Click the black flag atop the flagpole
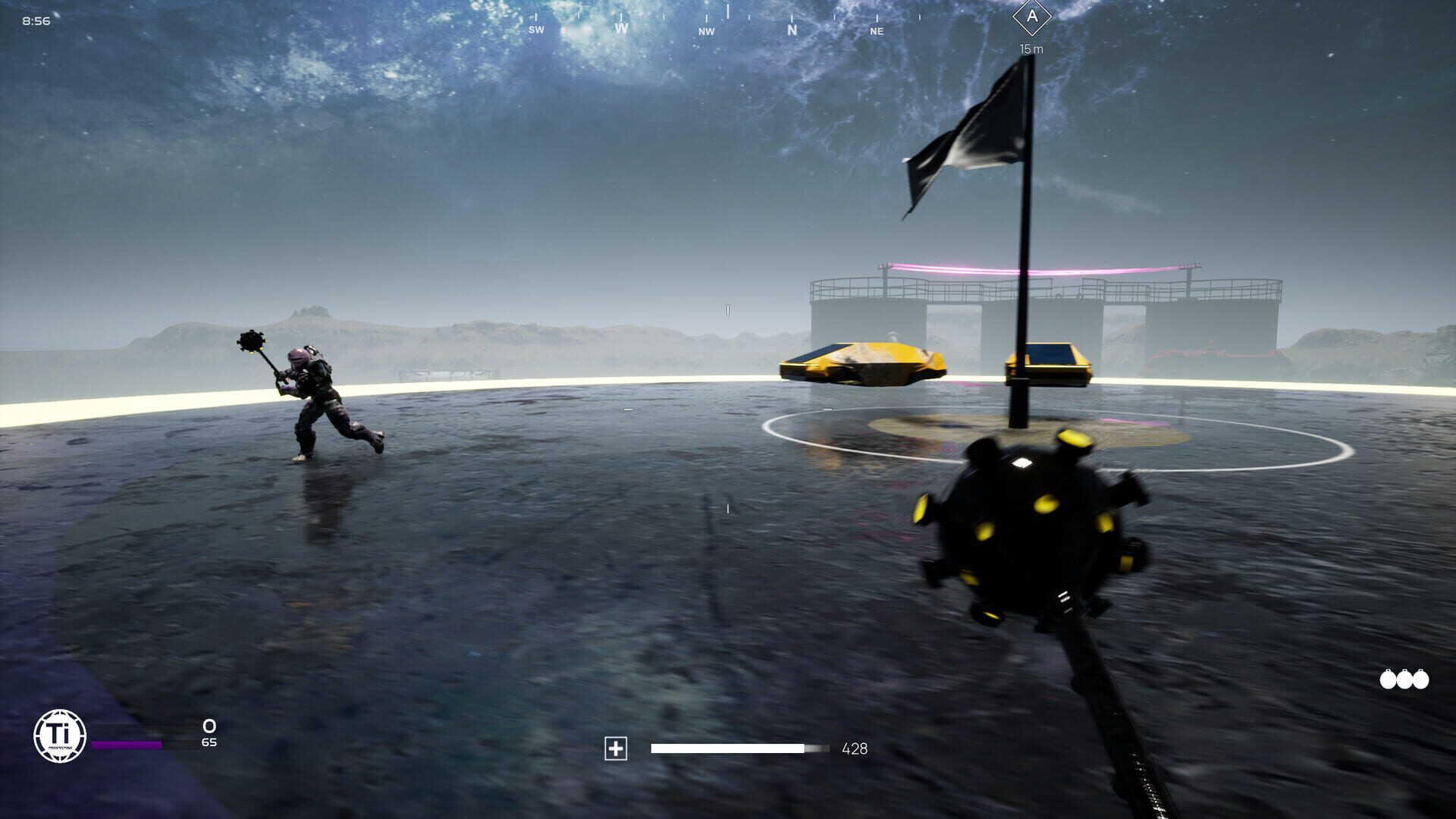Image resolution: width=1456 pixels, height=819 pixels. tap(971, 136)
